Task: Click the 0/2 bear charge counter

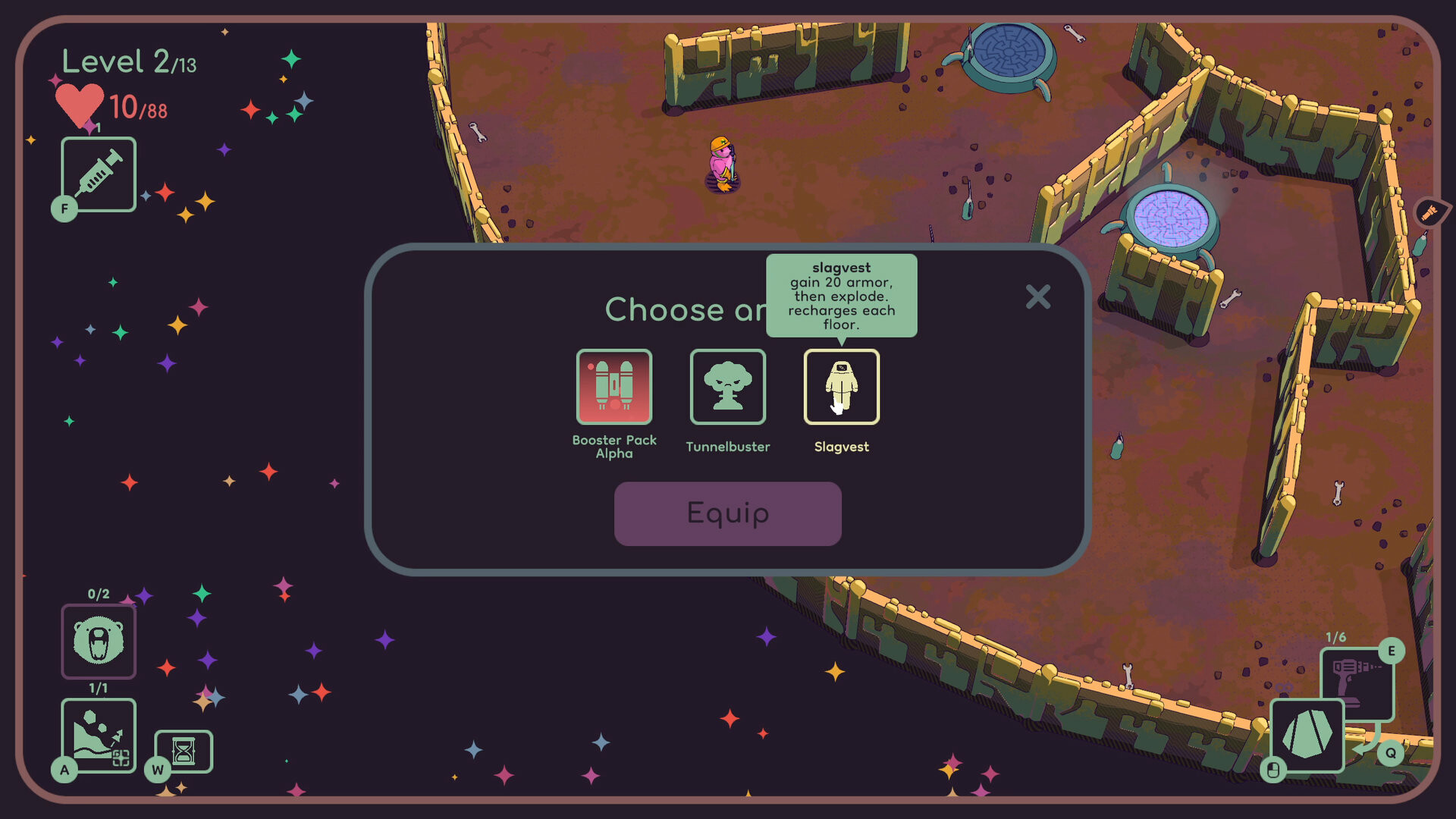Action: [x=98, y=595]
